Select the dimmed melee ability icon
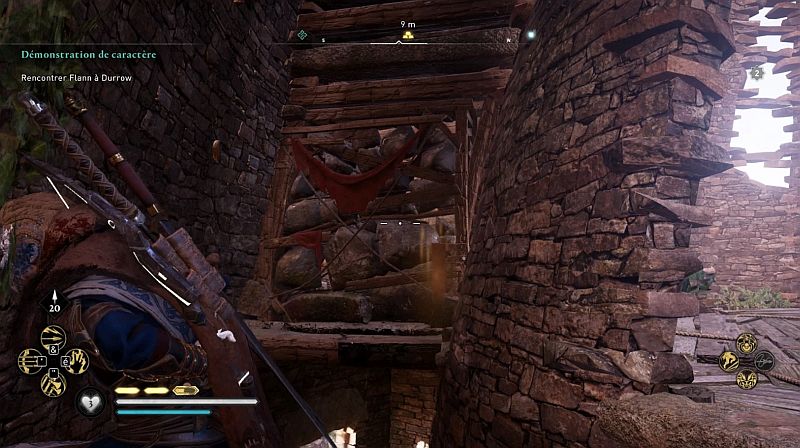This screenshot has width=800, height=448. [765, 361]
